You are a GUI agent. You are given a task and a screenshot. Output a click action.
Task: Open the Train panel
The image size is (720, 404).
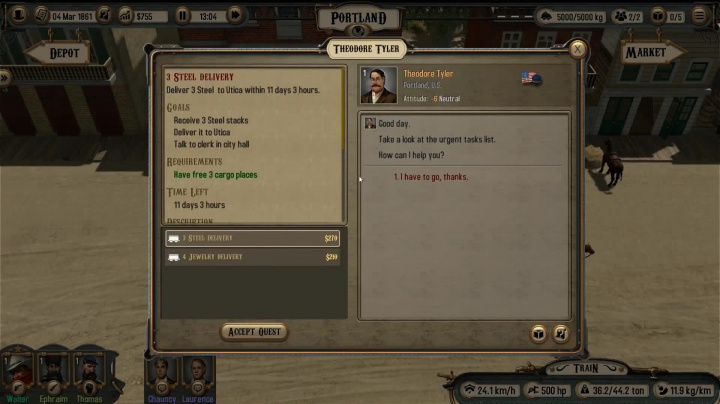(586, 369)
